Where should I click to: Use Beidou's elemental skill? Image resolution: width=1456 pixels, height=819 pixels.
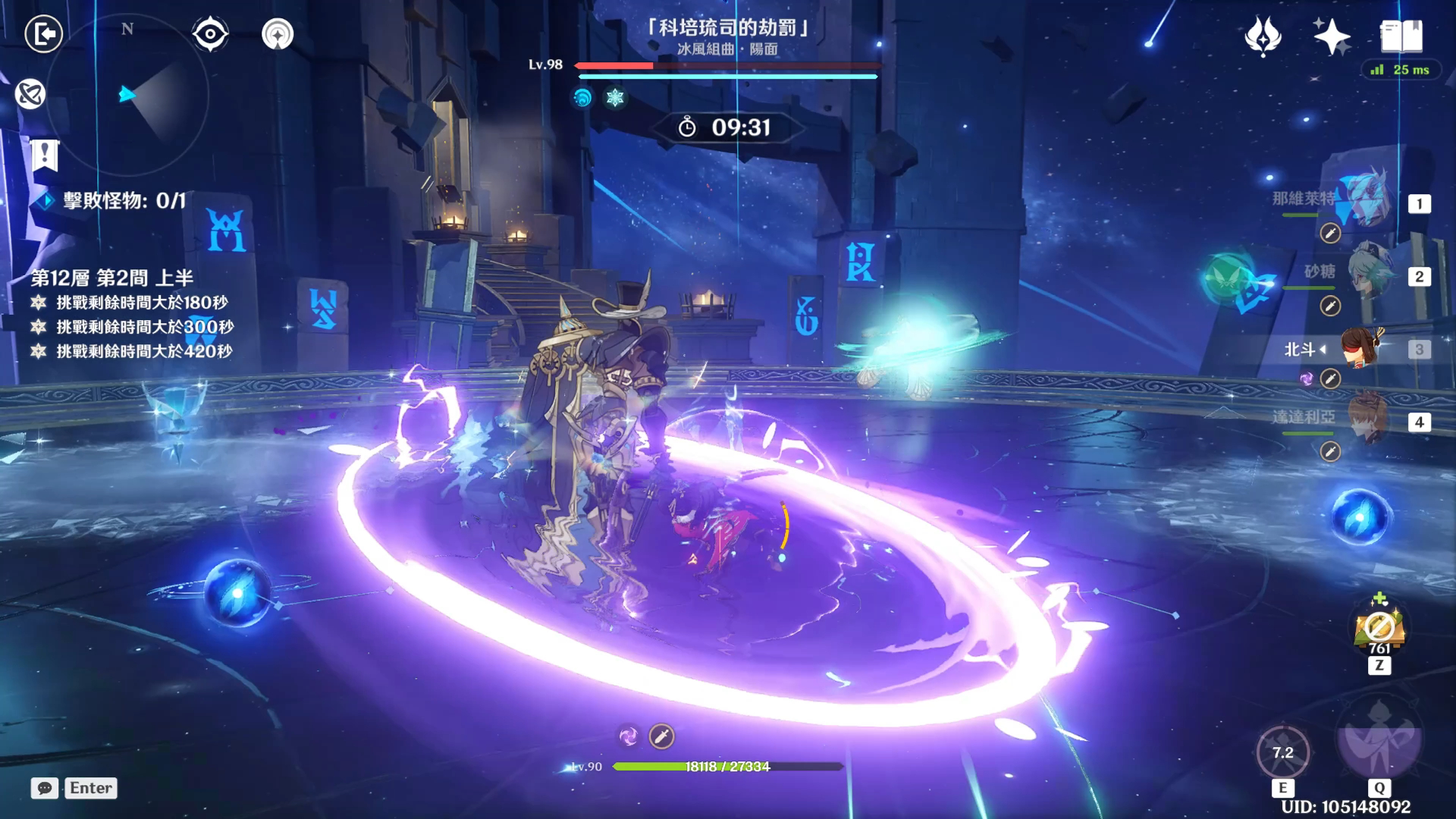click(1282, 753)
